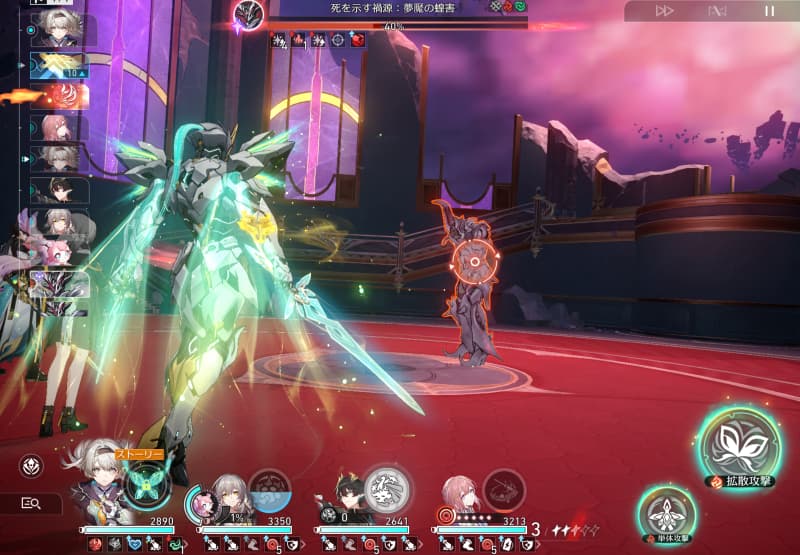
Task: Open the battle details magnifier button
Action: (32, 503)
